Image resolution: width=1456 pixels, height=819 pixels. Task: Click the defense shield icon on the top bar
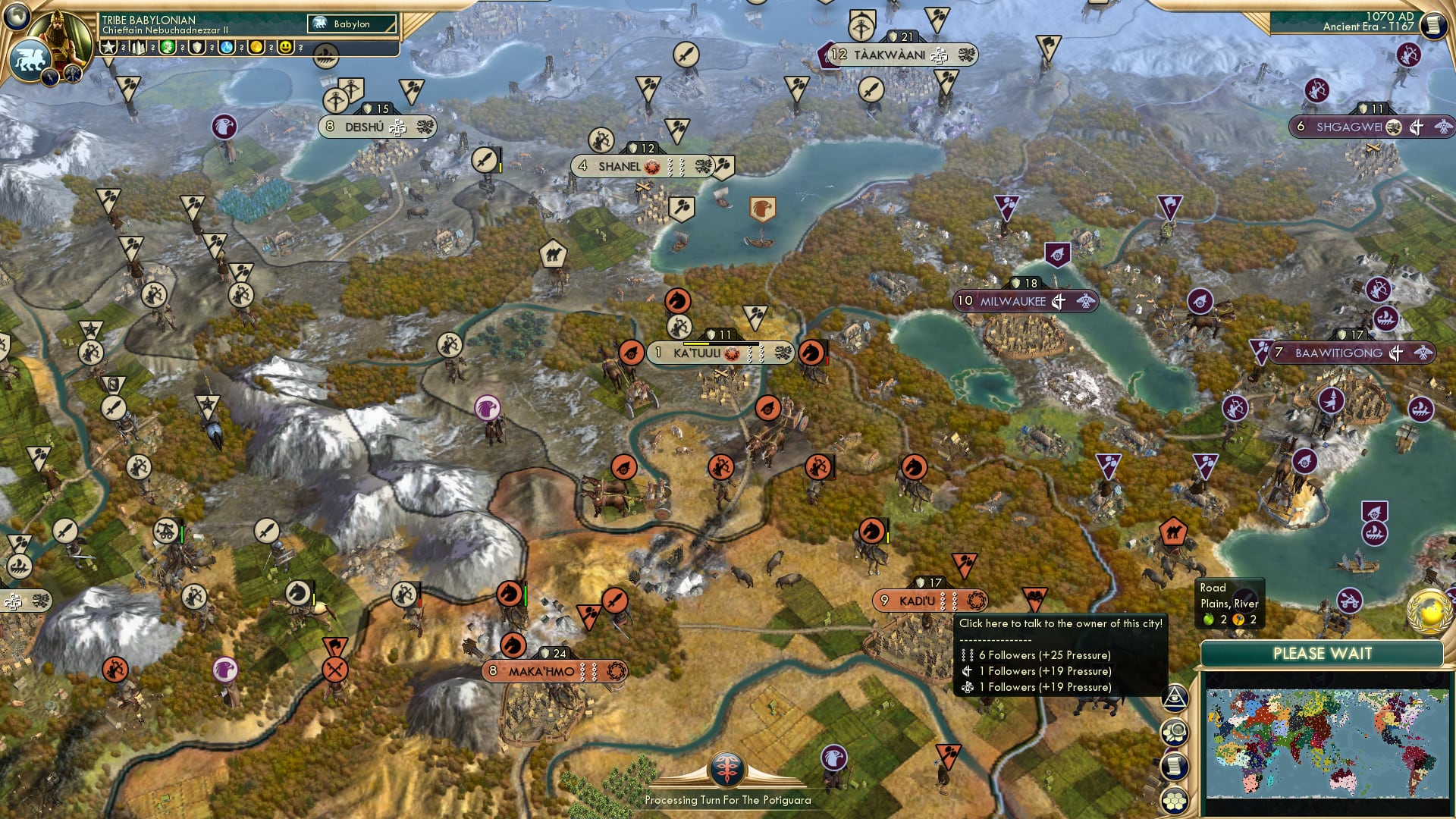click(197, 47)
